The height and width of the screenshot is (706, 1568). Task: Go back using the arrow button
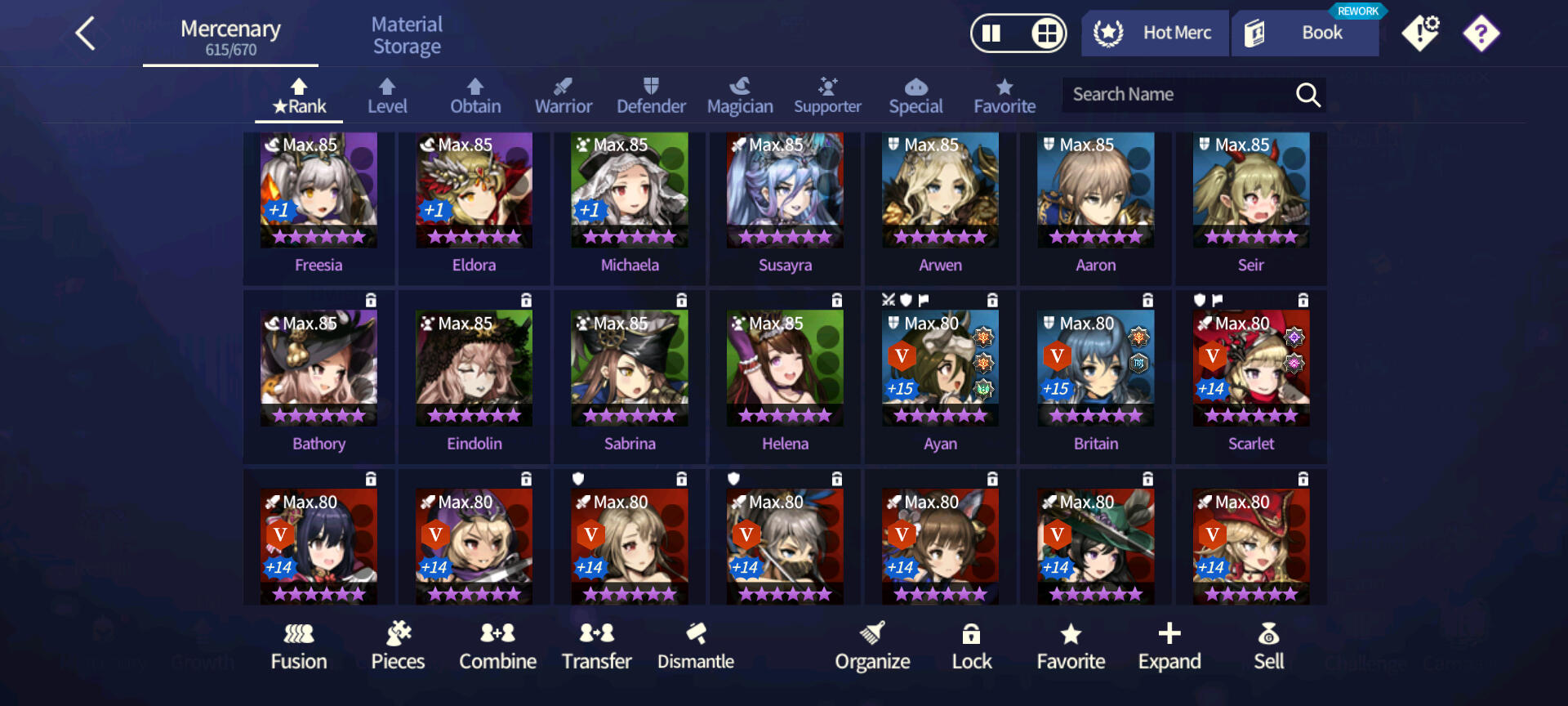(87, 34)
